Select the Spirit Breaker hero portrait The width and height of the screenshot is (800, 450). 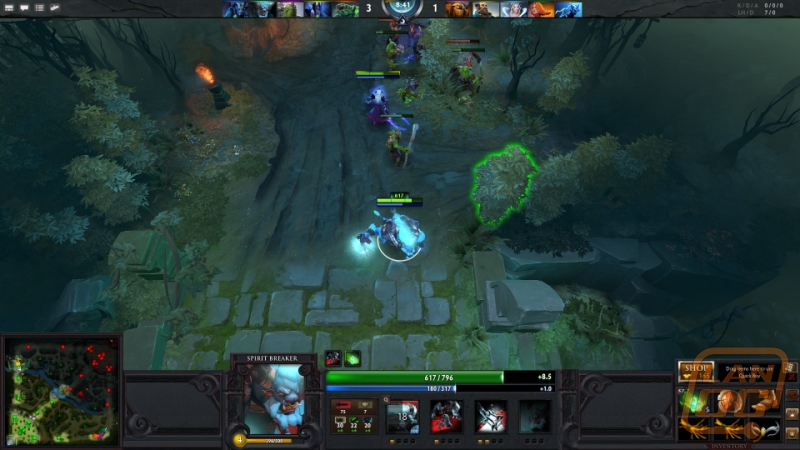point(273,398)
